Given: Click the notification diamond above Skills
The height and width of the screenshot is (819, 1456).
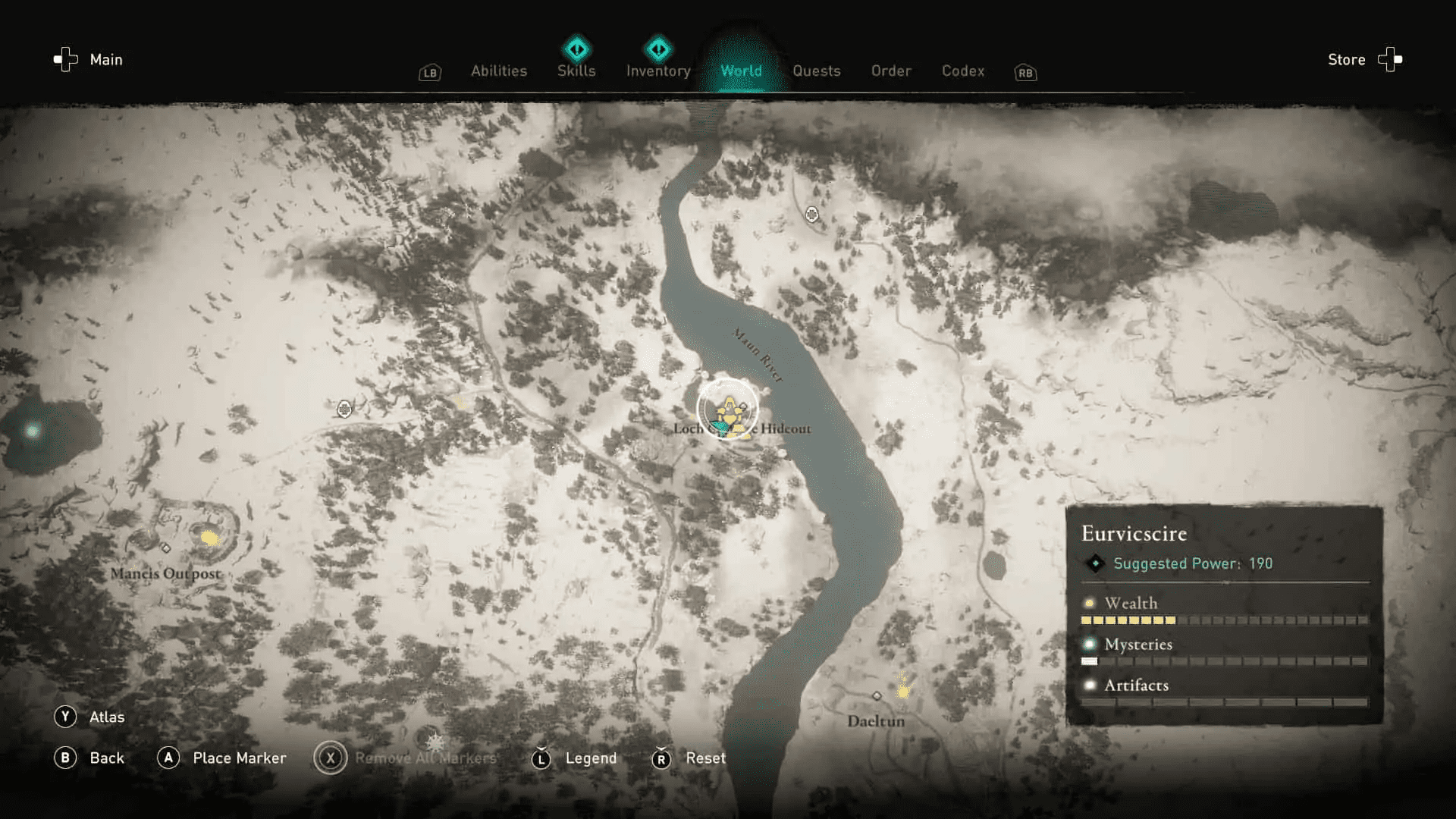Looking at the screenshot, I should [576, 48].
